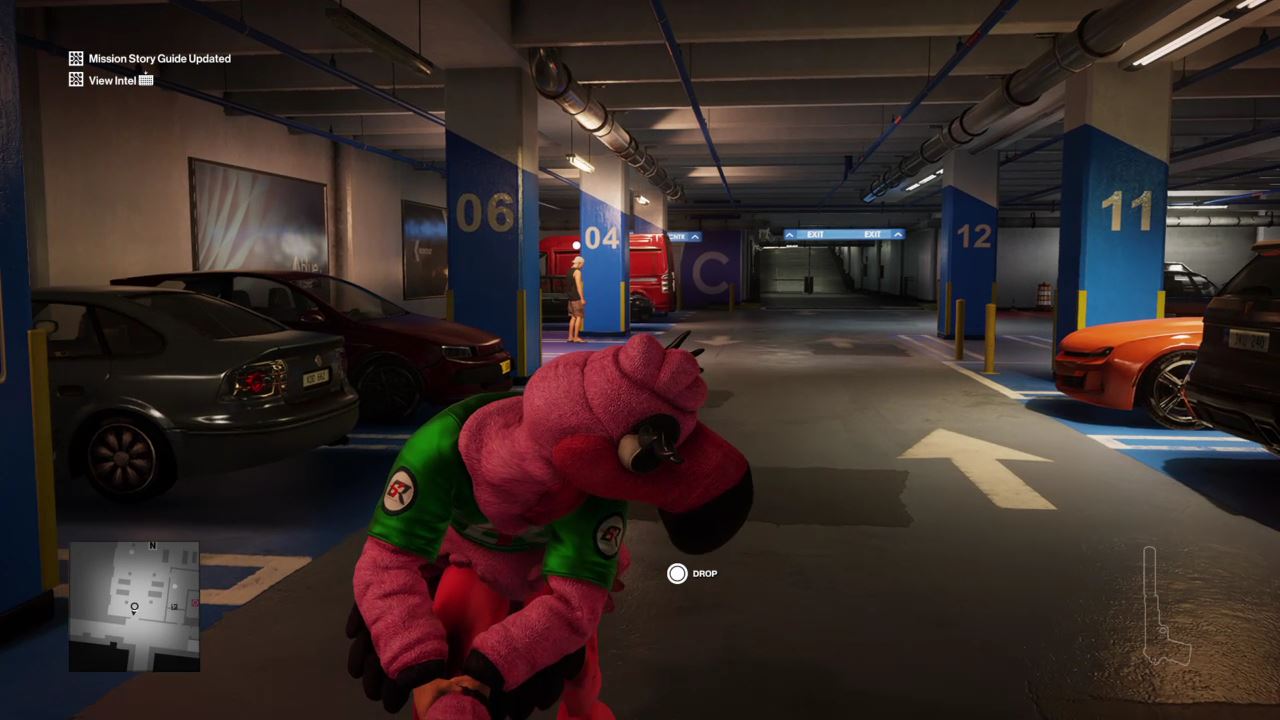The image size is (1280, 720).
Task: Click the left EXIT sign above the stairs
Action: tap(816, 234)
